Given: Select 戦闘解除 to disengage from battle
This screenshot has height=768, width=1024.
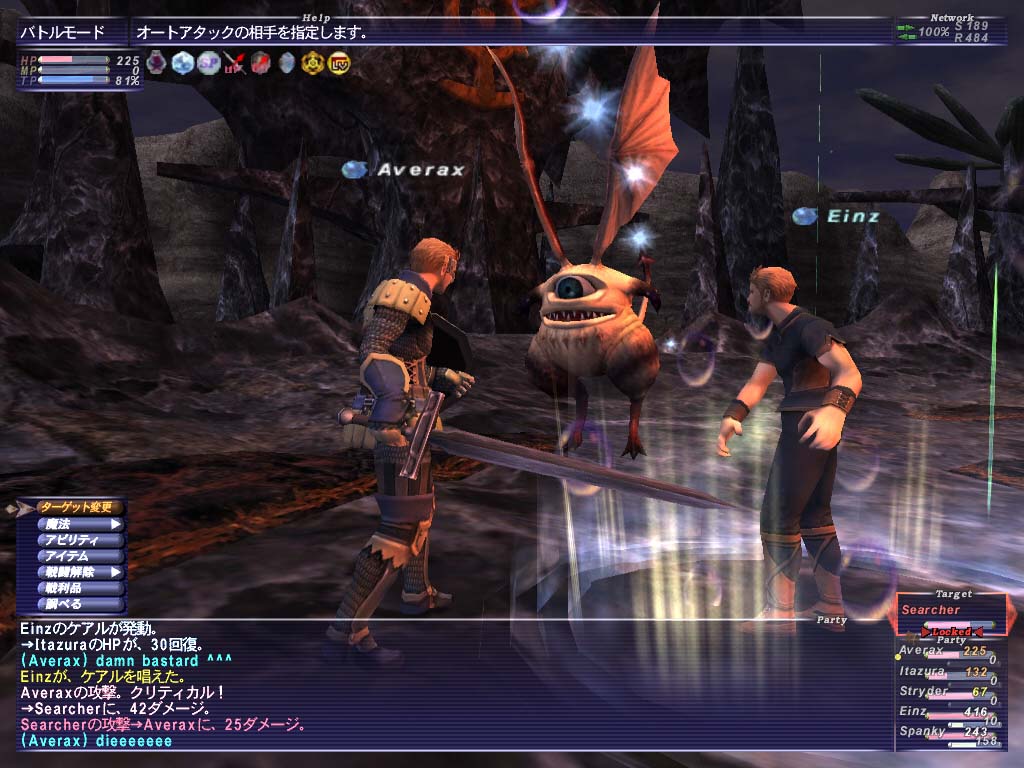Looking at the screenshot, I should coord(80,572).
